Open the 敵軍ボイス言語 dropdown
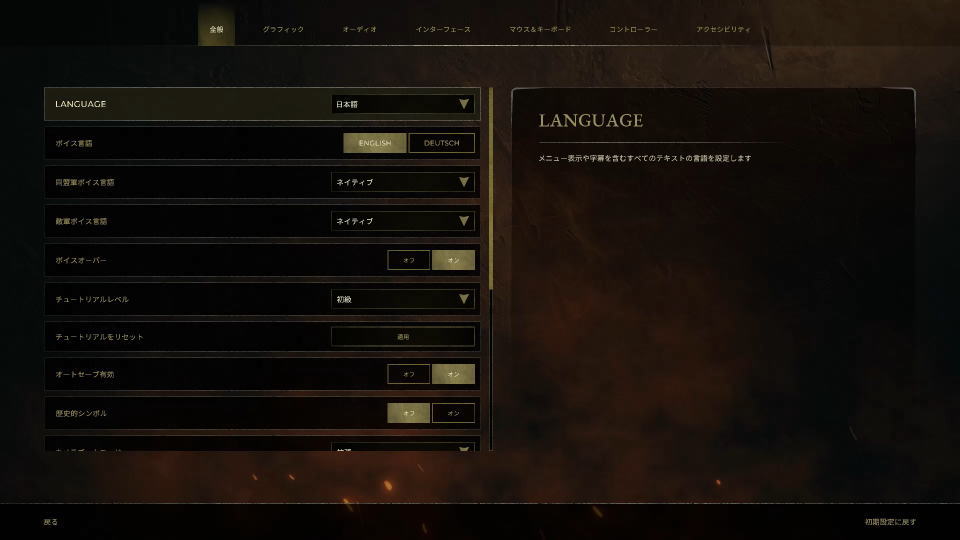 [x=402, y=221]
